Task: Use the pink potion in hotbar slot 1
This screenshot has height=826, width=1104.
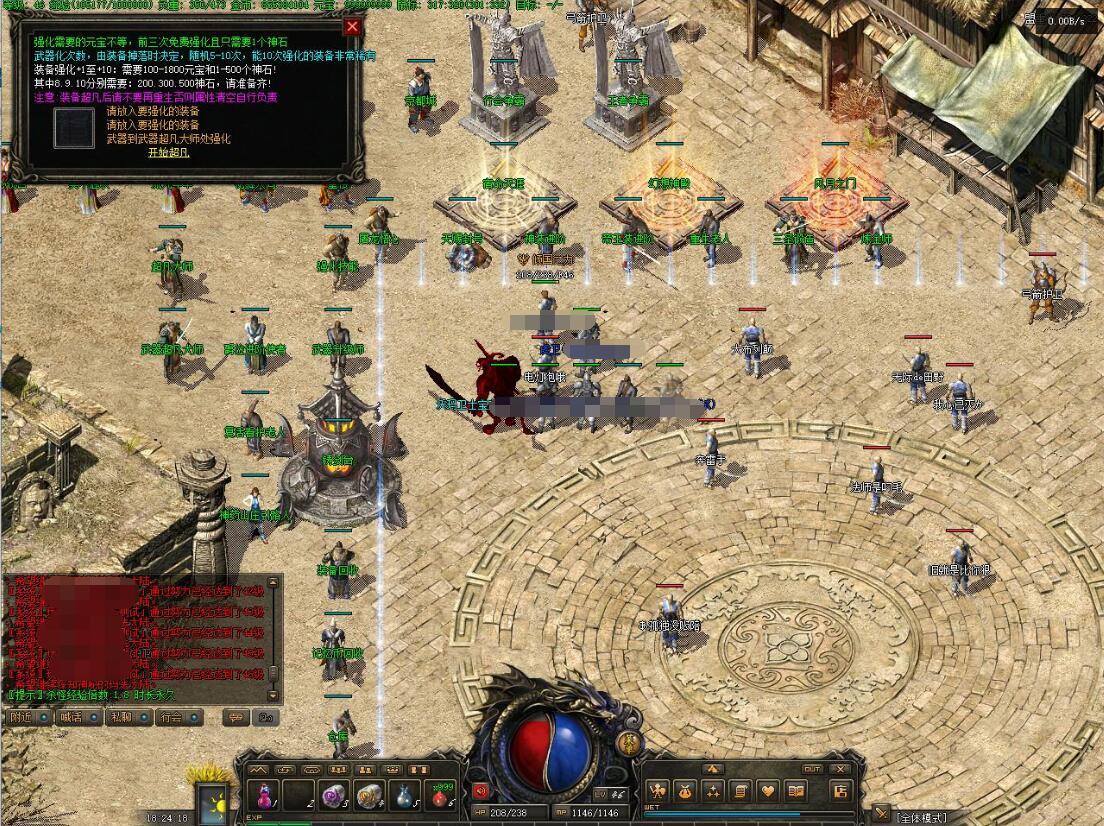Action: click(264, 797)
